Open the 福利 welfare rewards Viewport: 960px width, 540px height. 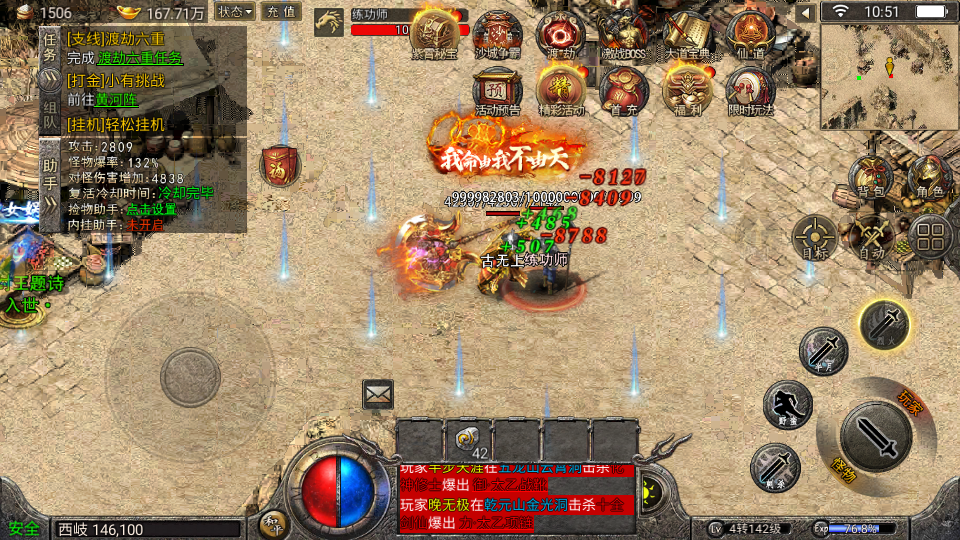(x=687, y=90)
